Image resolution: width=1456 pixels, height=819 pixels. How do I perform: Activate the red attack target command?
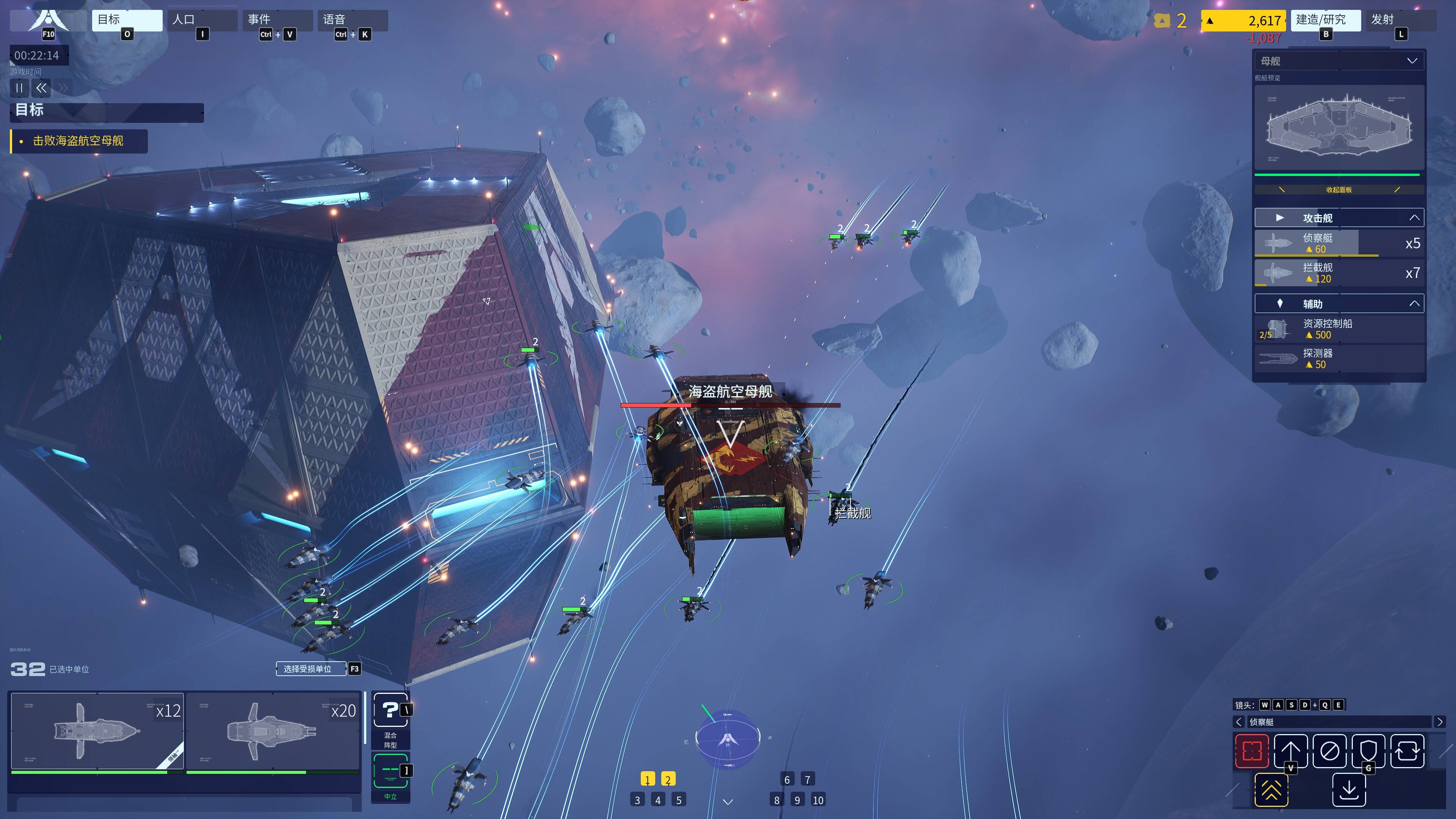tap(1251, 751)
